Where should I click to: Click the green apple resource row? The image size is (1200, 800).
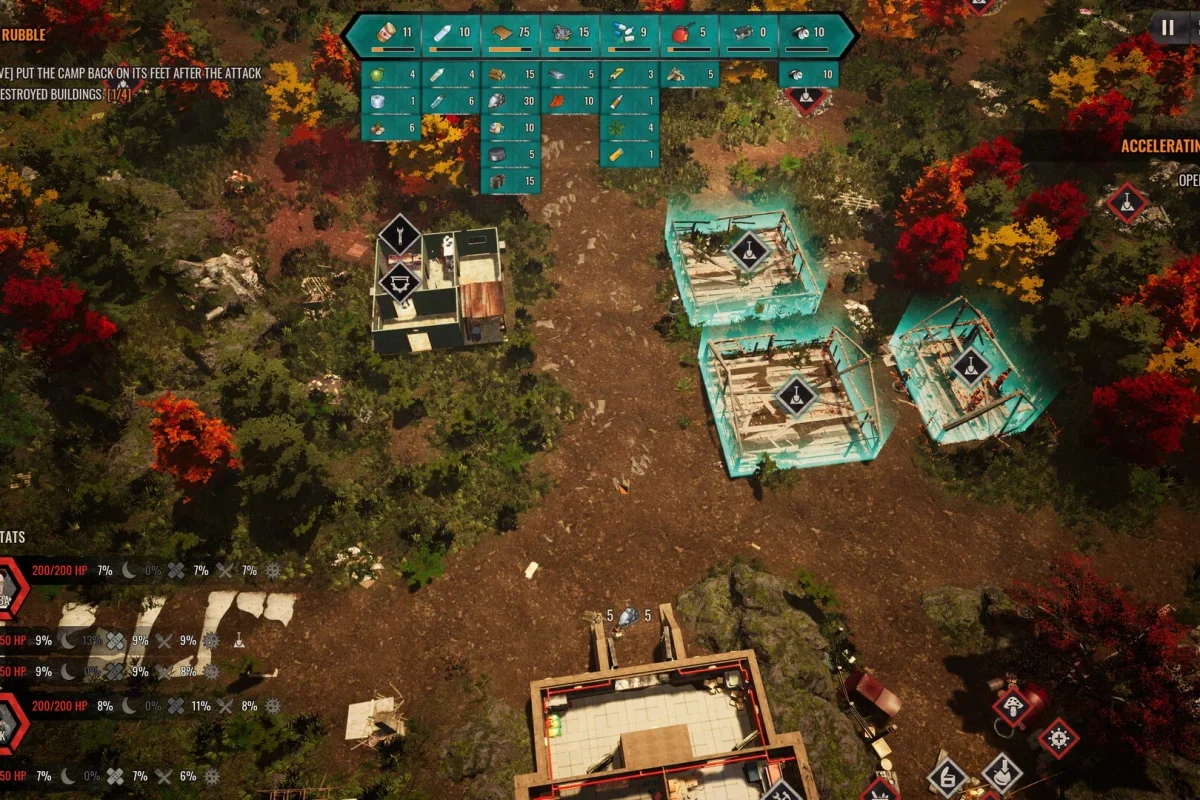(x=391, y=74)
